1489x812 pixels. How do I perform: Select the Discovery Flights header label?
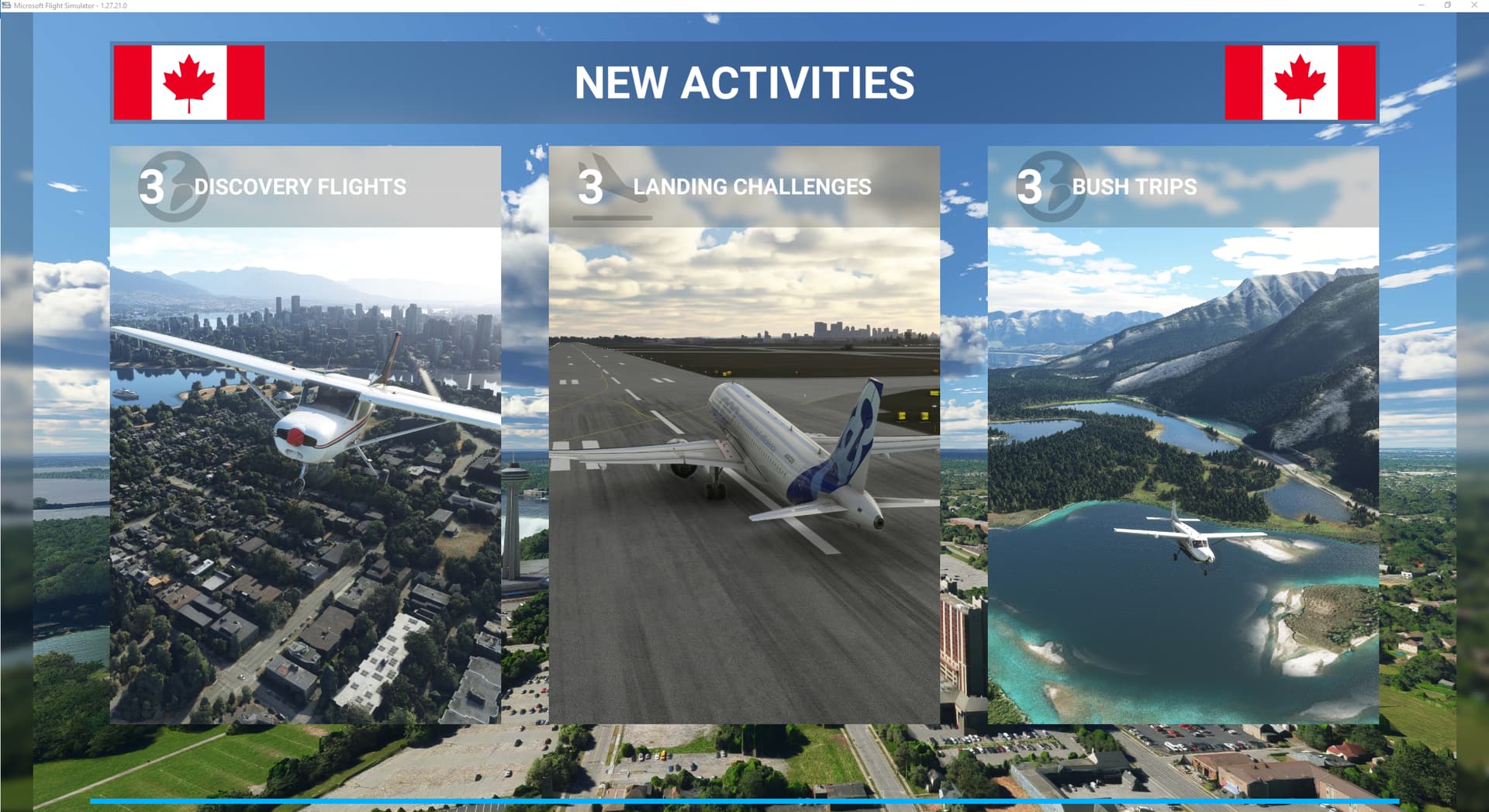coord(299,186)
